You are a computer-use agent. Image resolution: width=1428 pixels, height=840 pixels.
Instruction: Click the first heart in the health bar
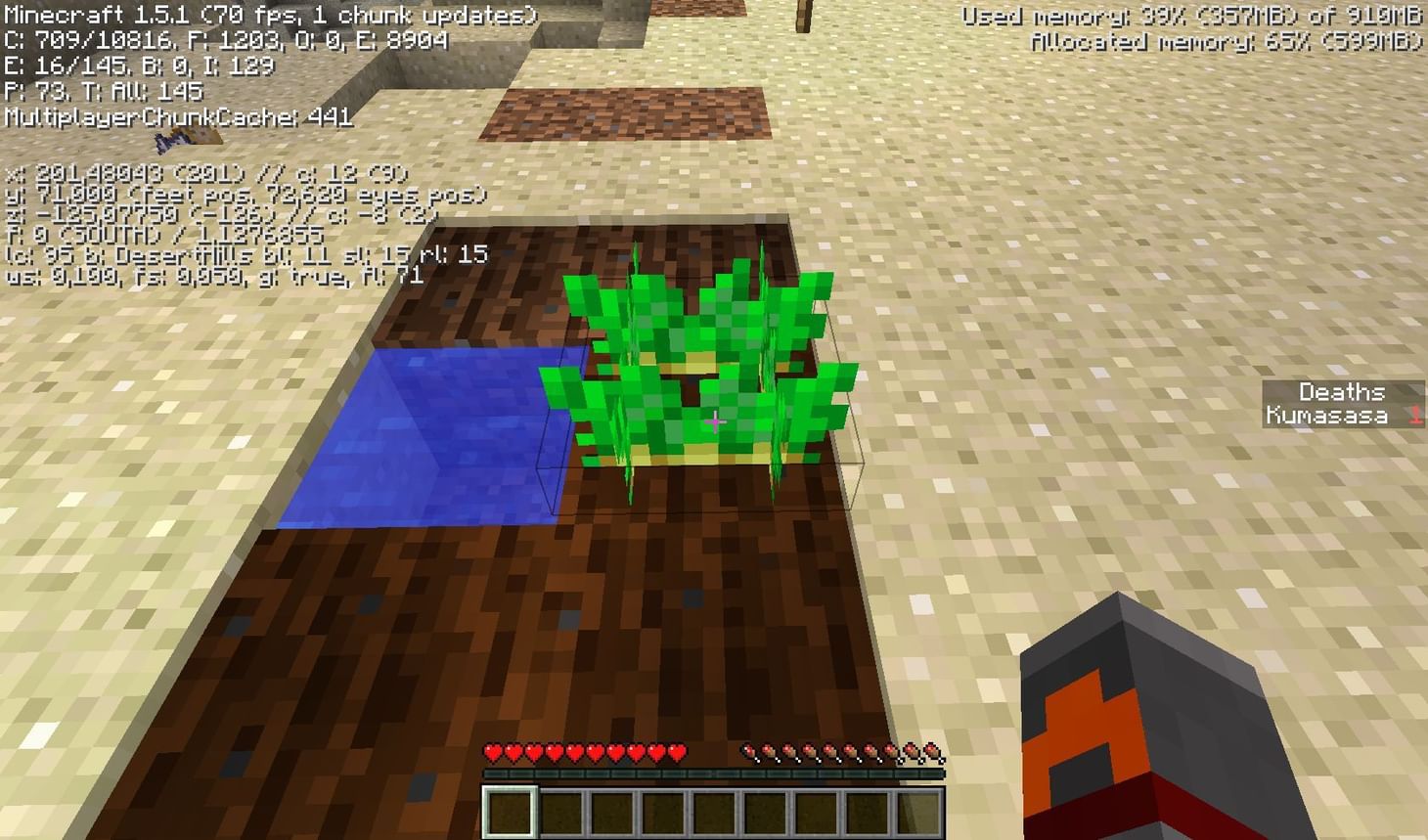pos(491,751)
